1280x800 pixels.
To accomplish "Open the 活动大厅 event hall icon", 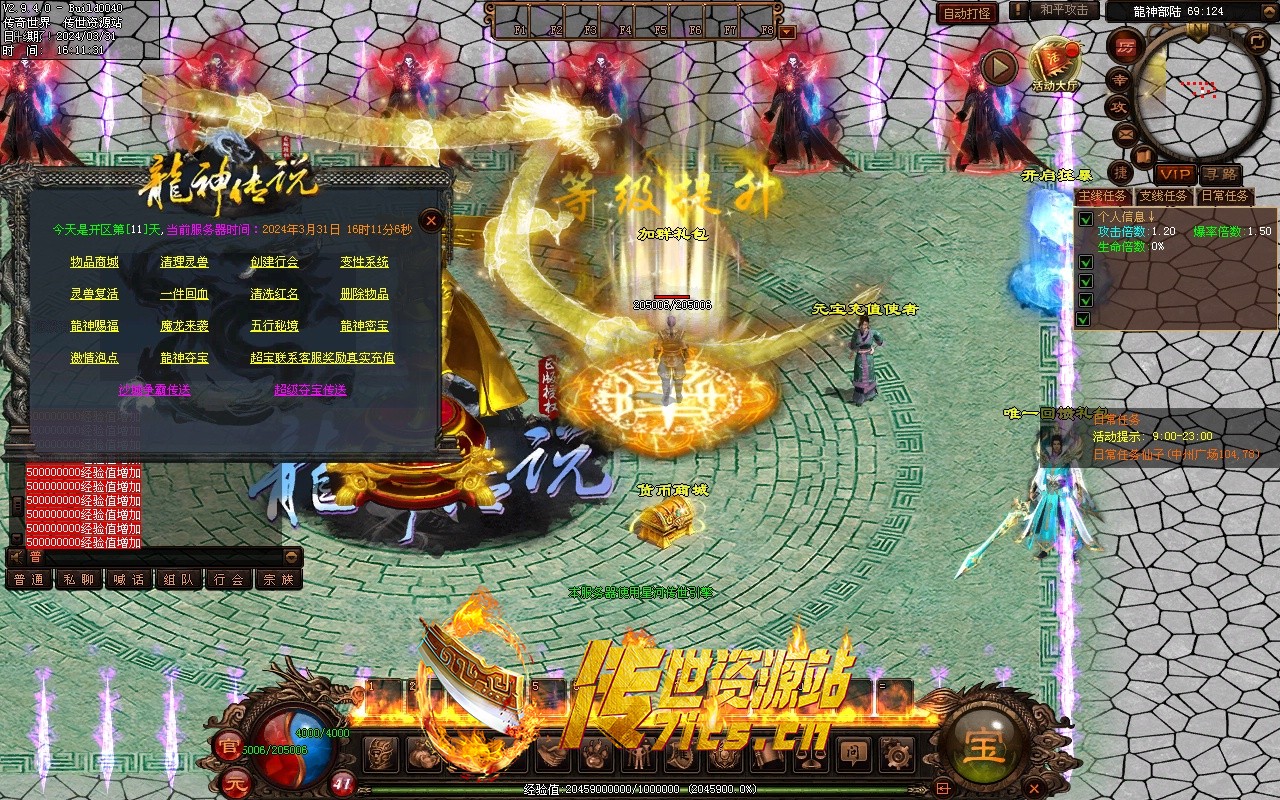I will coord(1055,62).
